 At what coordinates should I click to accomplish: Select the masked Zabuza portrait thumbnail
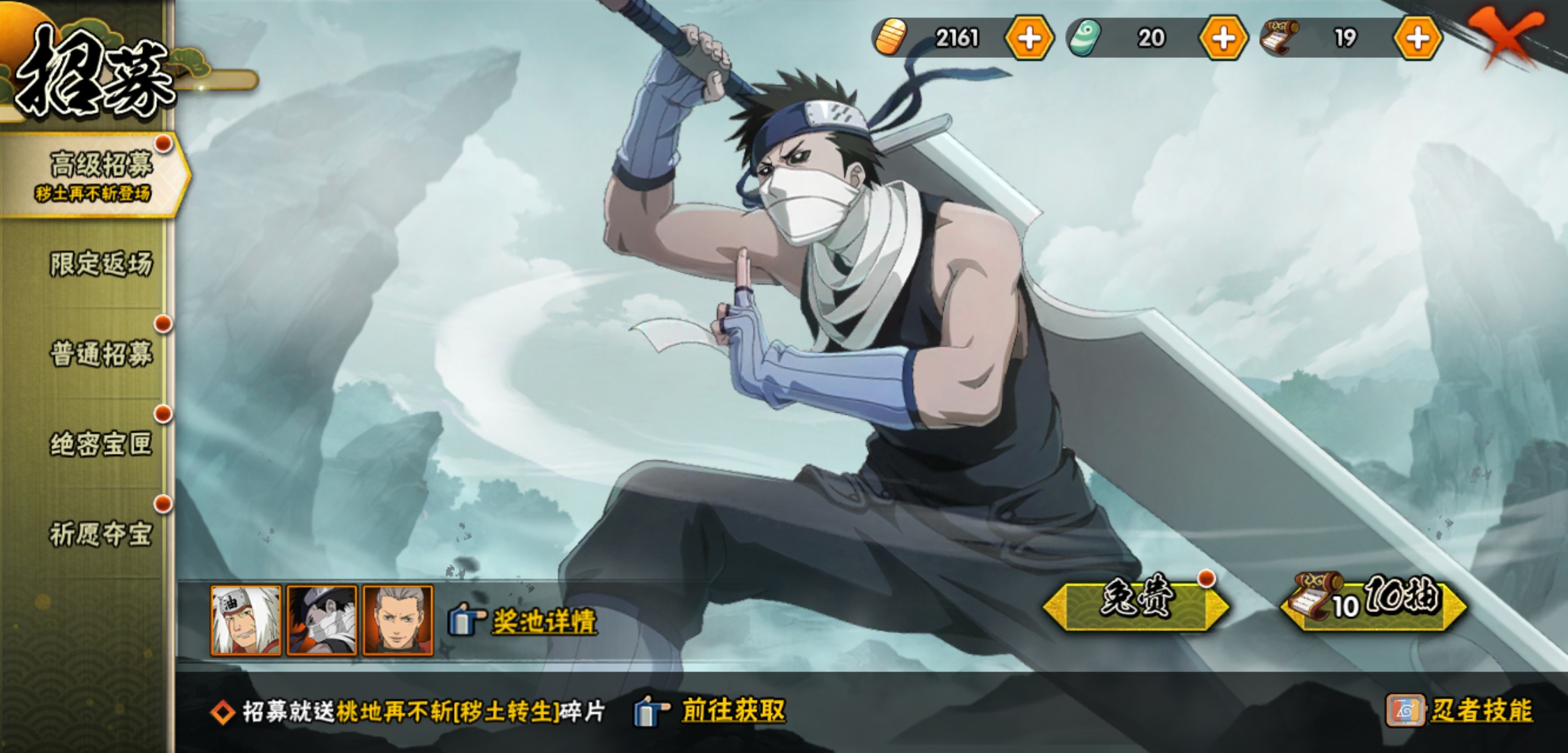pyautogui.click(x=322, y=621)
